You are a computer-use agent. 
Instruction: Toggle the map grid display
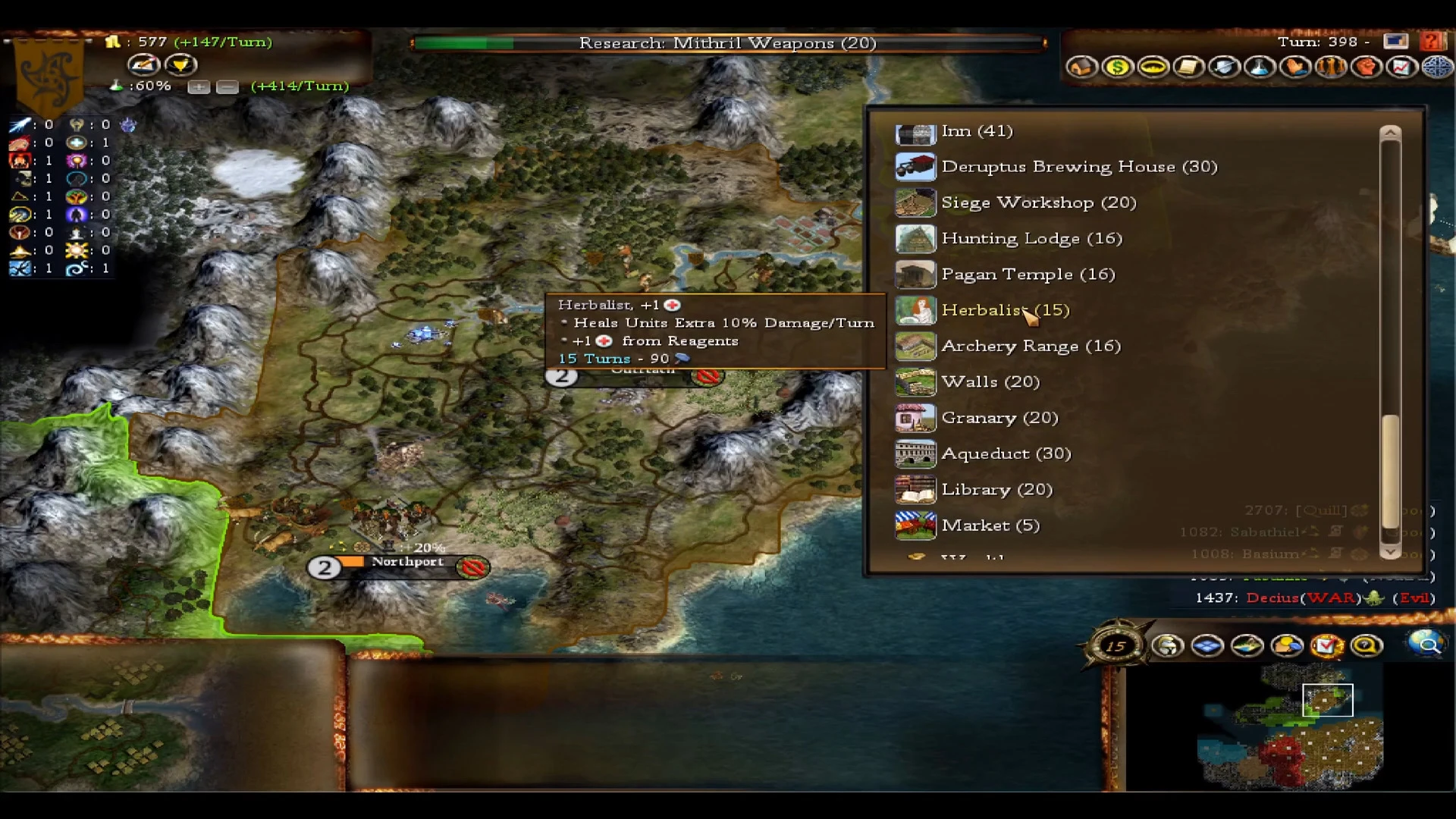pos(1207,645)
